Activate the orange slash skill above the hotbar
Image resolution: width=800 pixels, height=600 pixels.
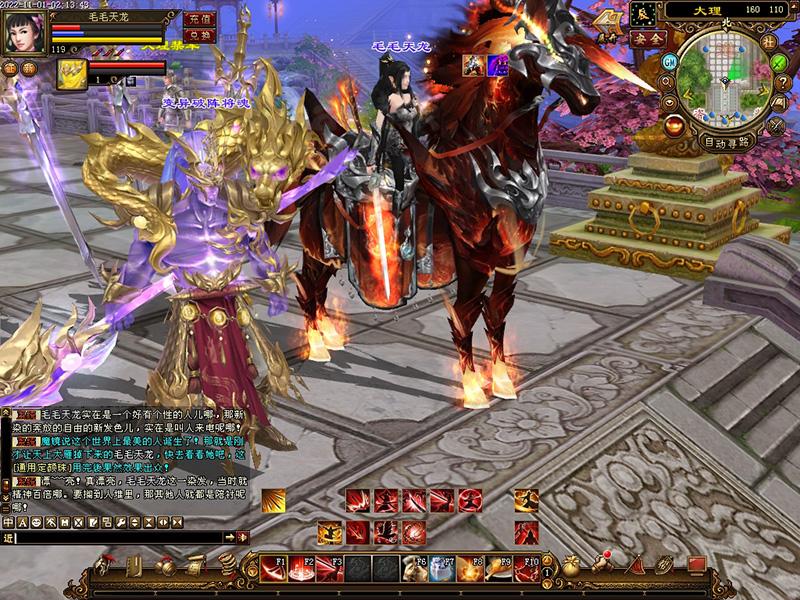click(274, 500)
